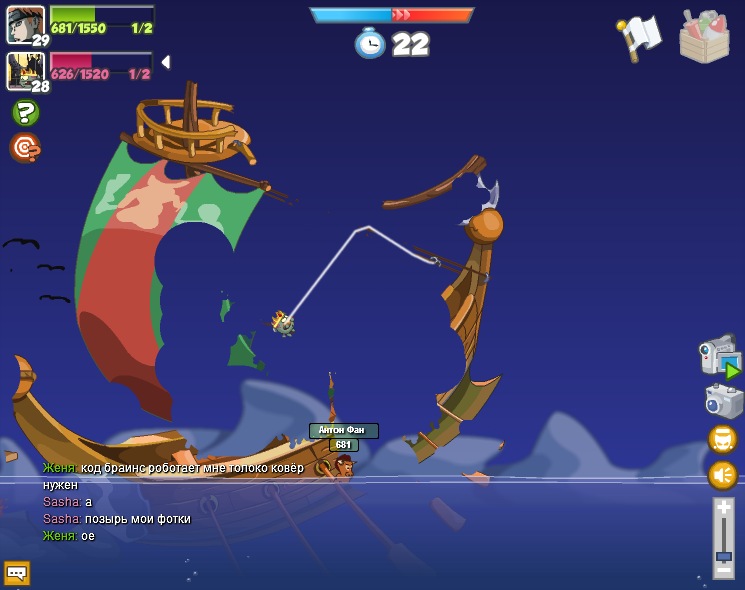The height and width of the screenshot is (590, 745).
Task: Open the chat with the speech bubble button
Action: point(17,573)
